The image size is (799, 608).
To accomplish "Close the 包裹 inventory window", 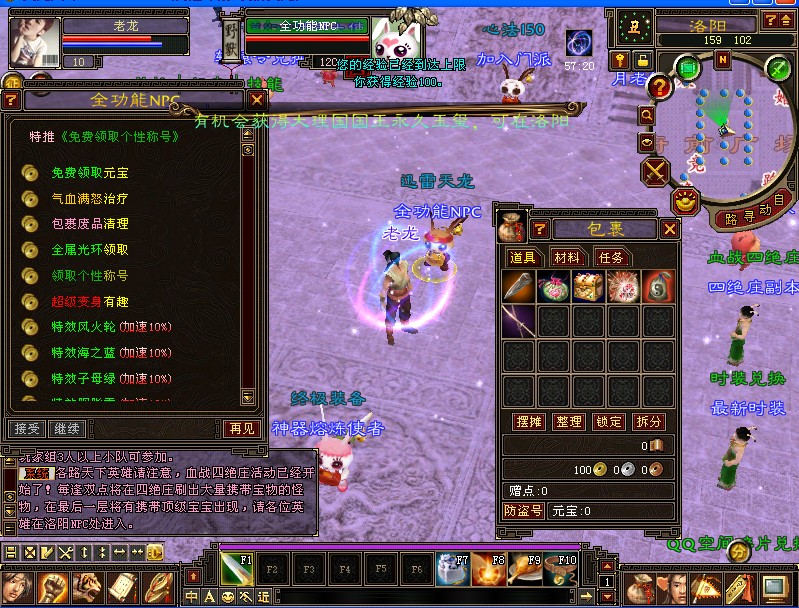I will point(670,229).
